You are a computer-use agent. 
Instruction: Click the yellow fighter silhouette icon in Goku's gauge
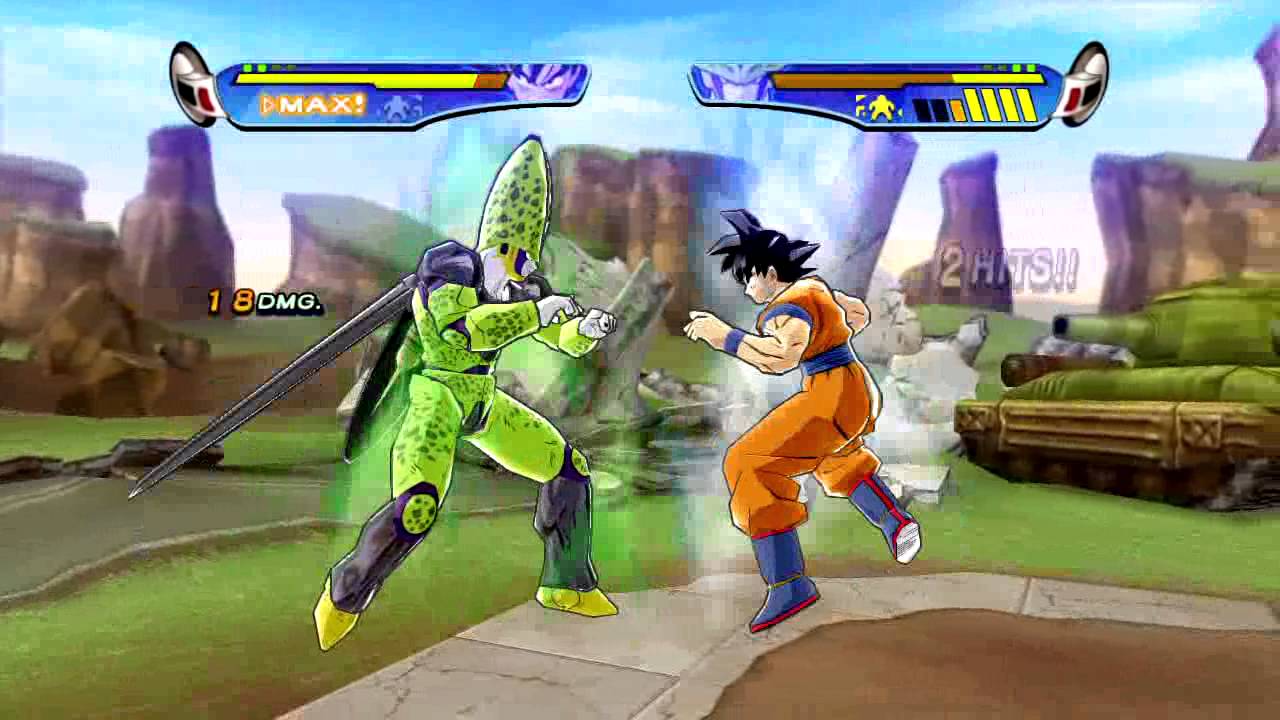[882, 107]
